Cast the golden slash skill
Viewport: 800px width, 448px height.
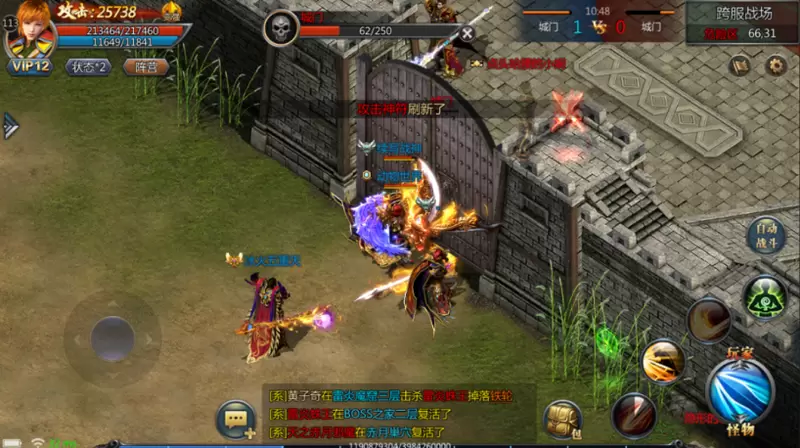pyautogui.click(x=663, y=361)
